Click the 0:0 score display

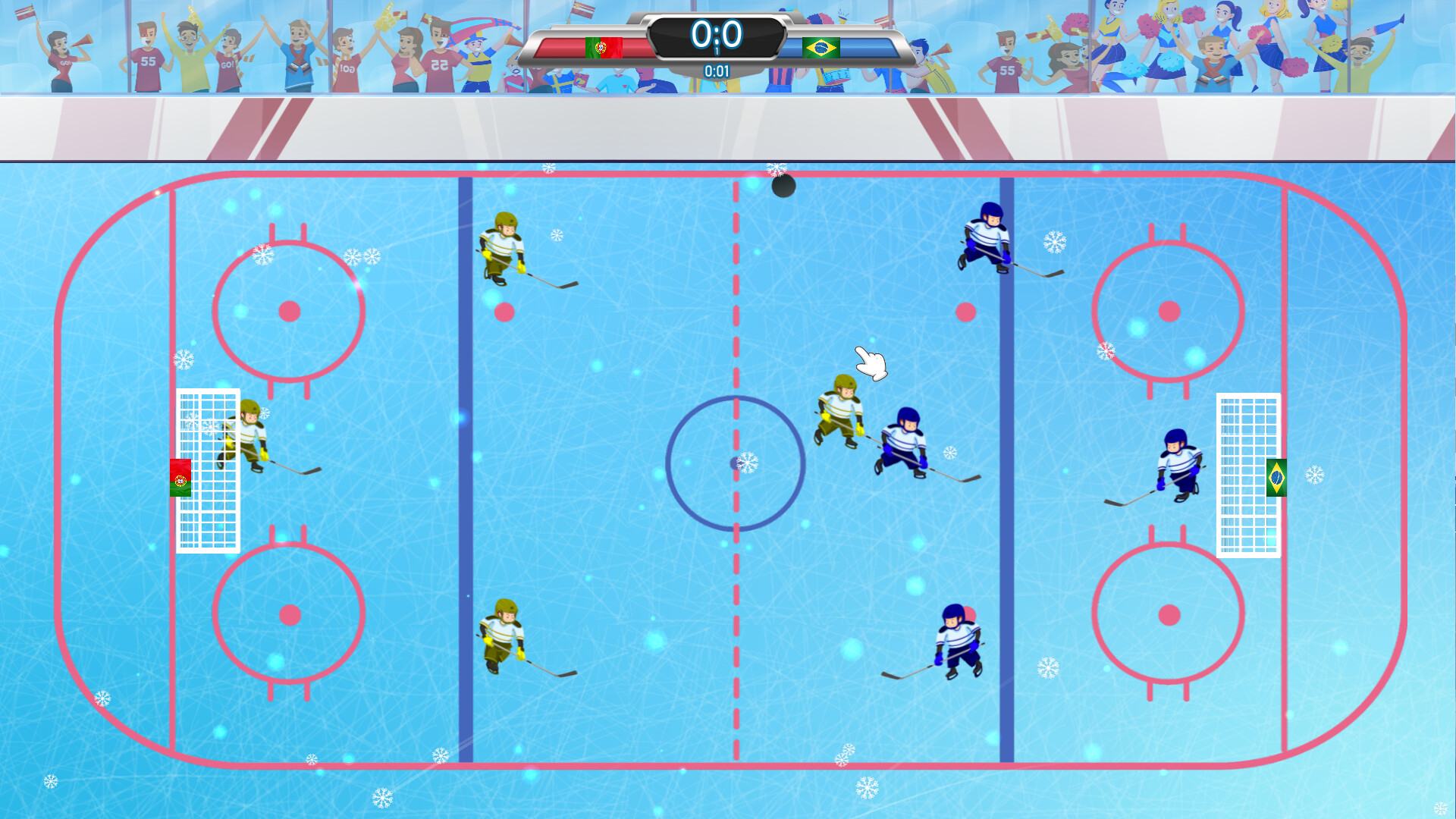point(716,33)
